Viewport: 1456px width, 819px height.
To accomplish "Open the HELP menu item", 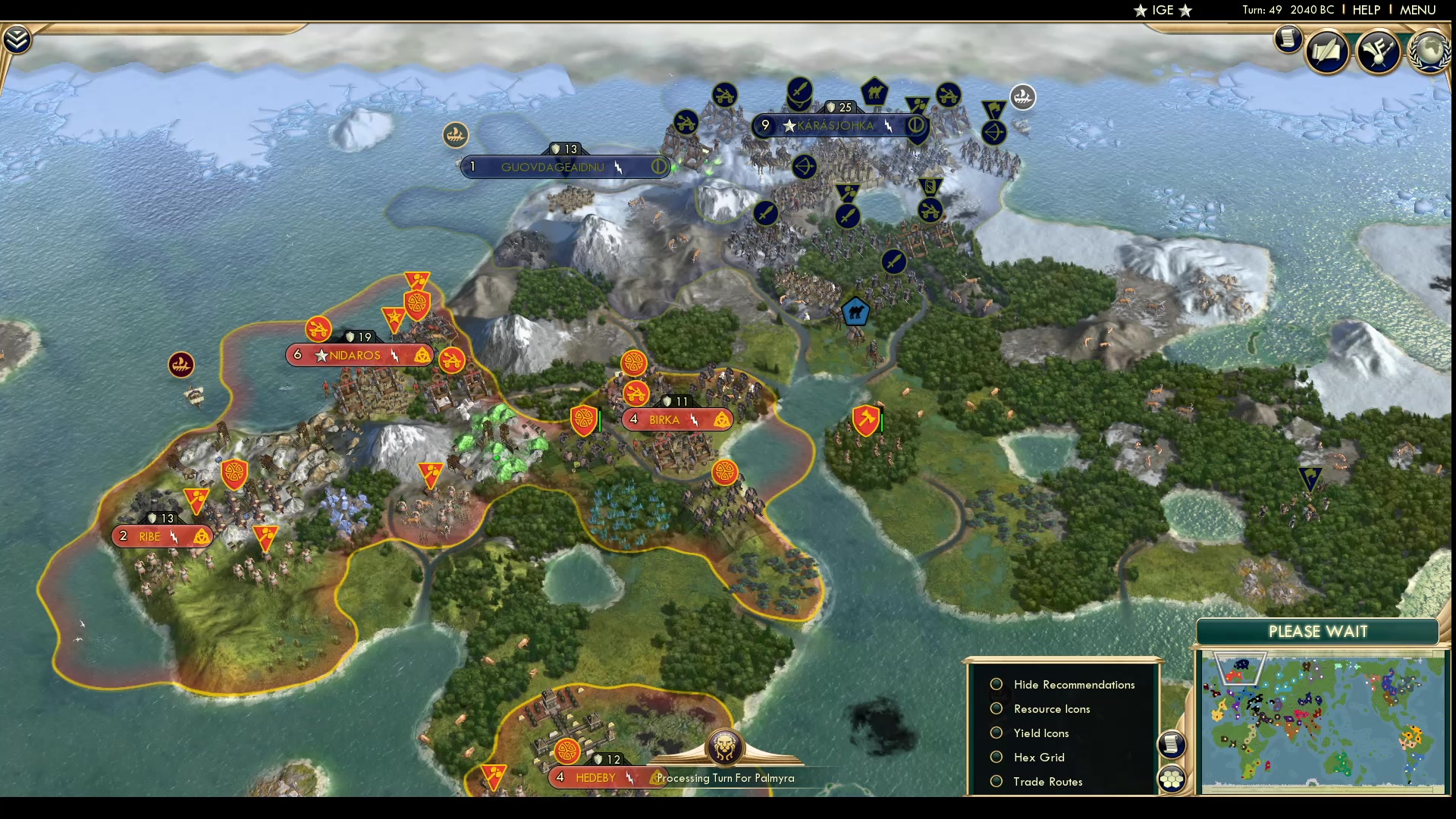I will 1365,10.
